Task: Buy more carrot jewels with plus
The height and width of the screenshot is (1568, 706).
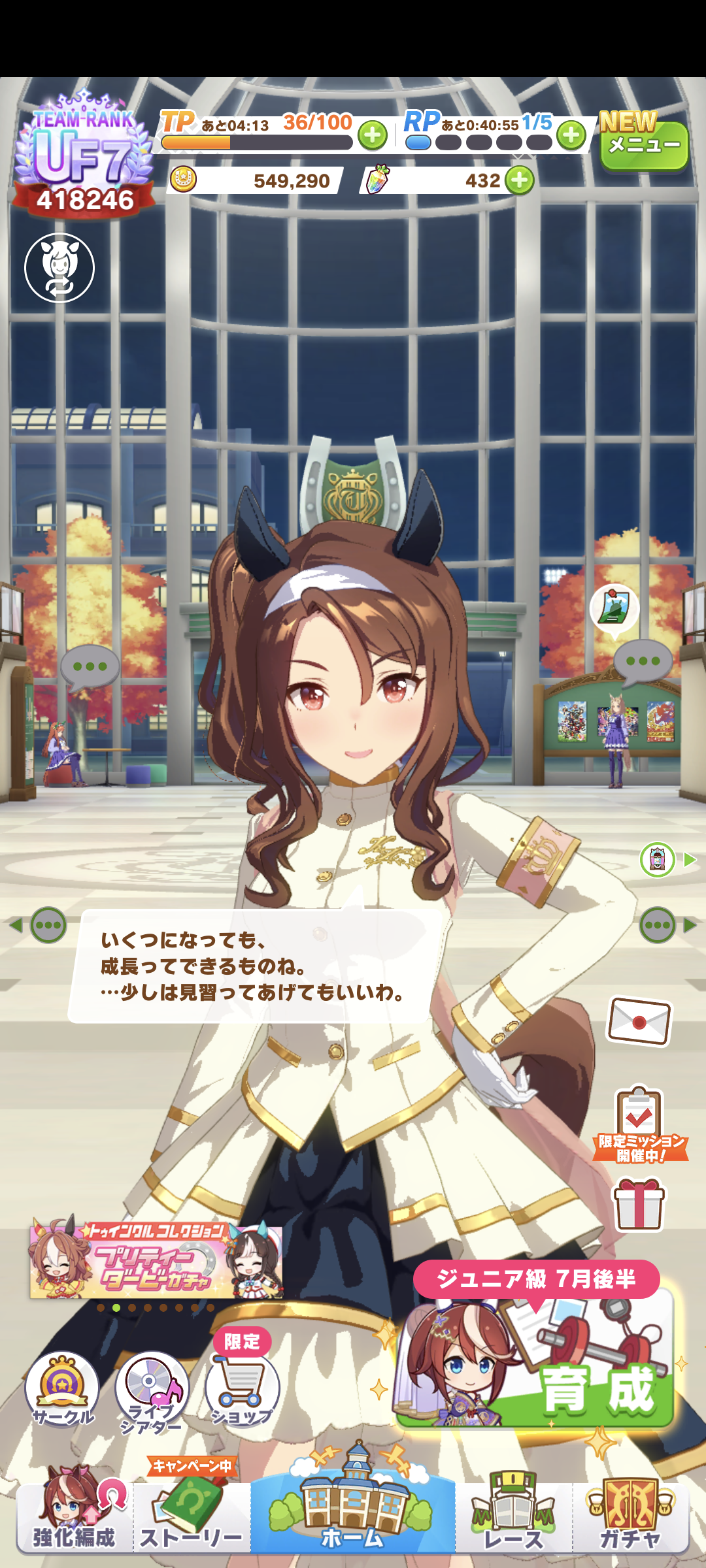Action: pos(520,180)
